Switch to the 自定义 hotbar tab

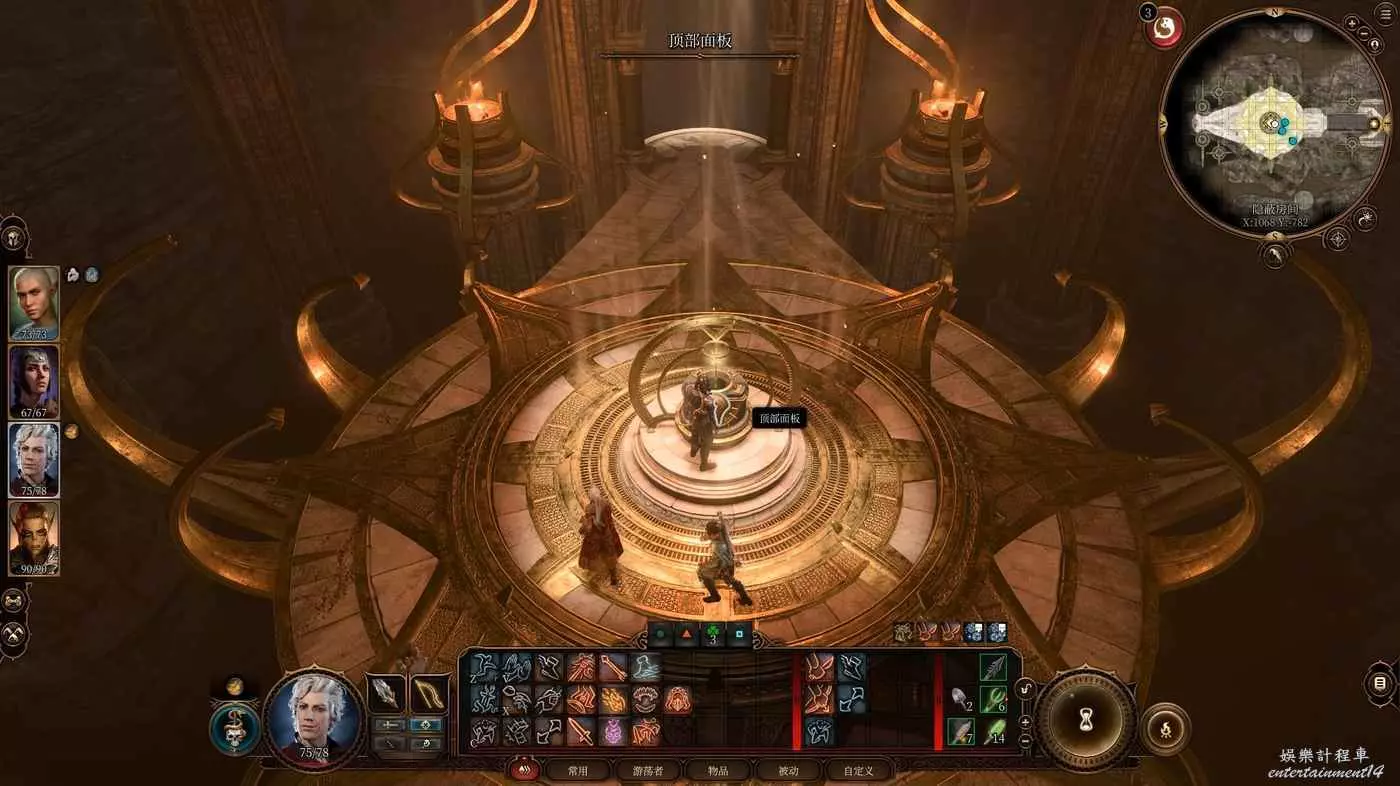(858, 770)
